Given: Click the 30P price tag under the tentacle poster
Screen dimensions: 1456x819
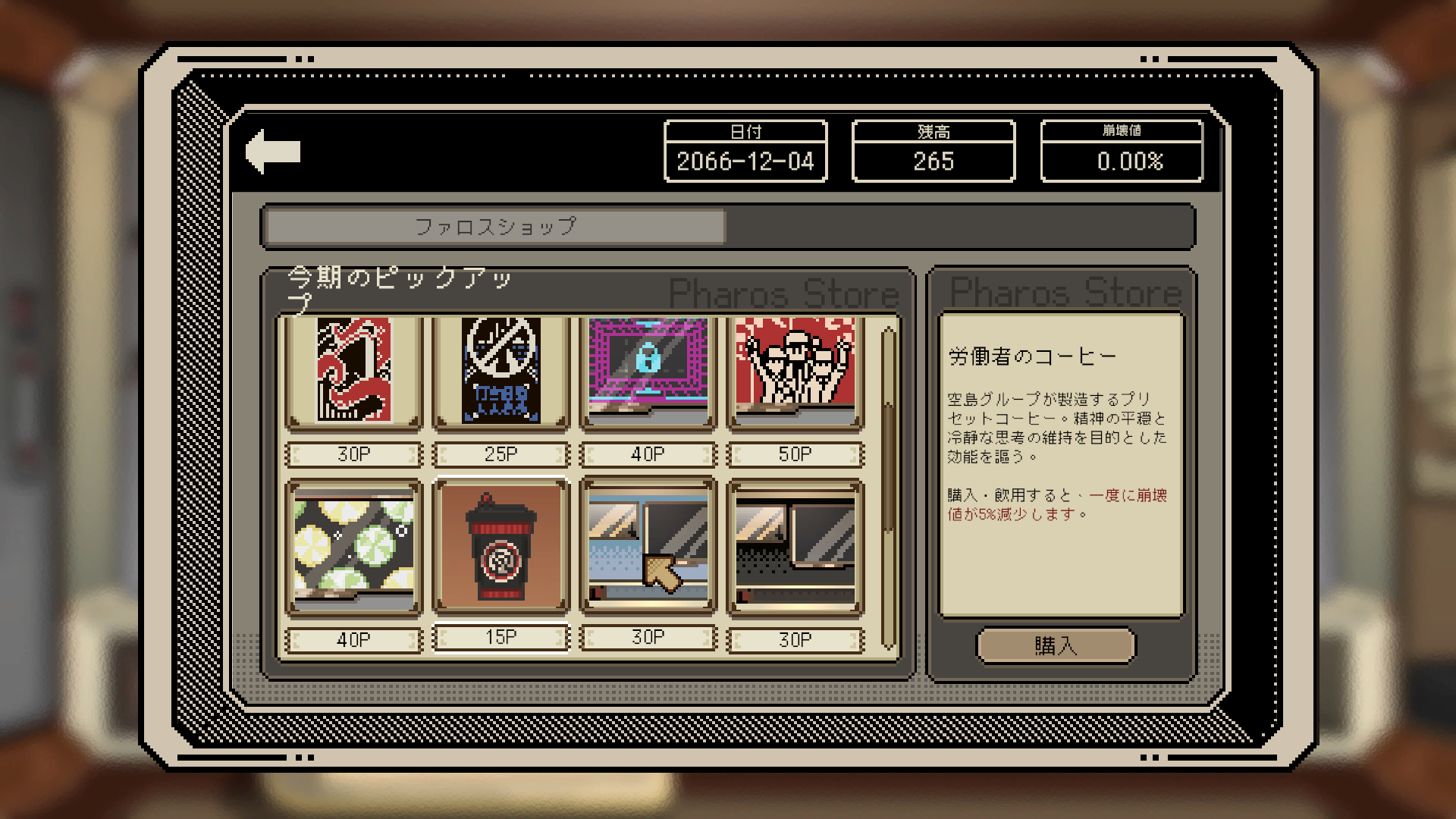Looking at the screenshot, I should coord(353,453).
